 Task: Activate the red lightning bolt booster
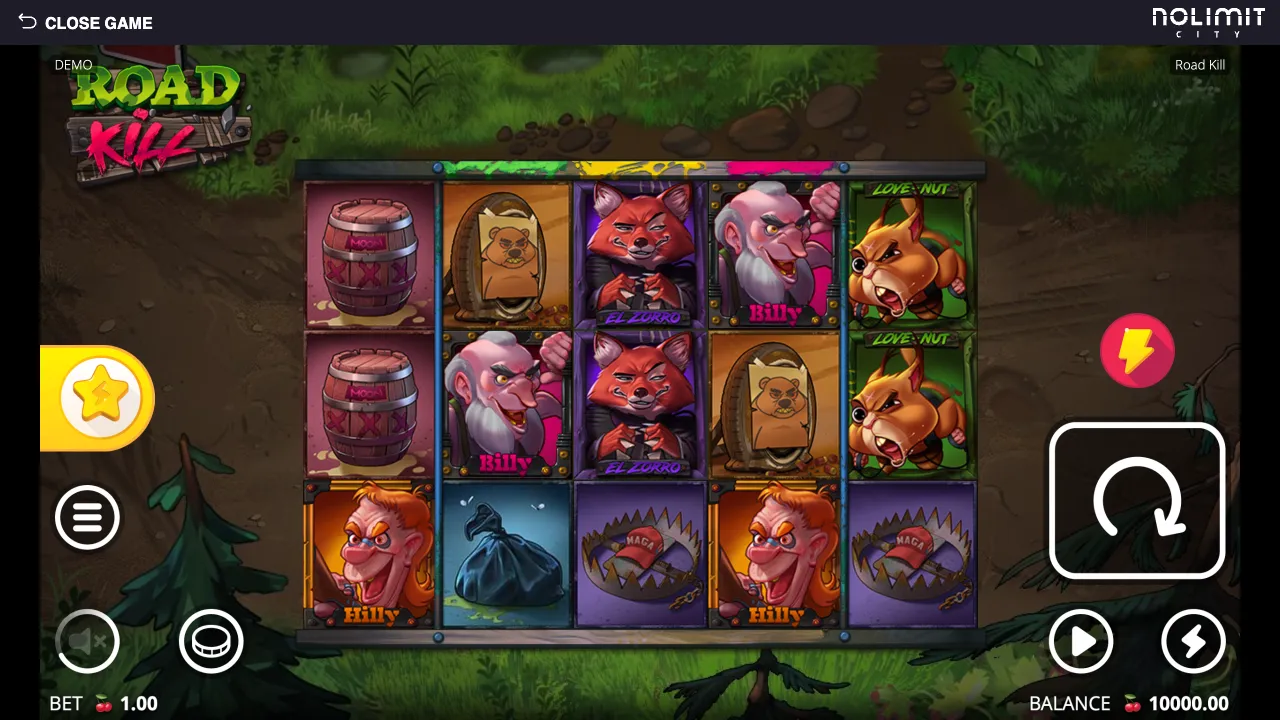1137,351
